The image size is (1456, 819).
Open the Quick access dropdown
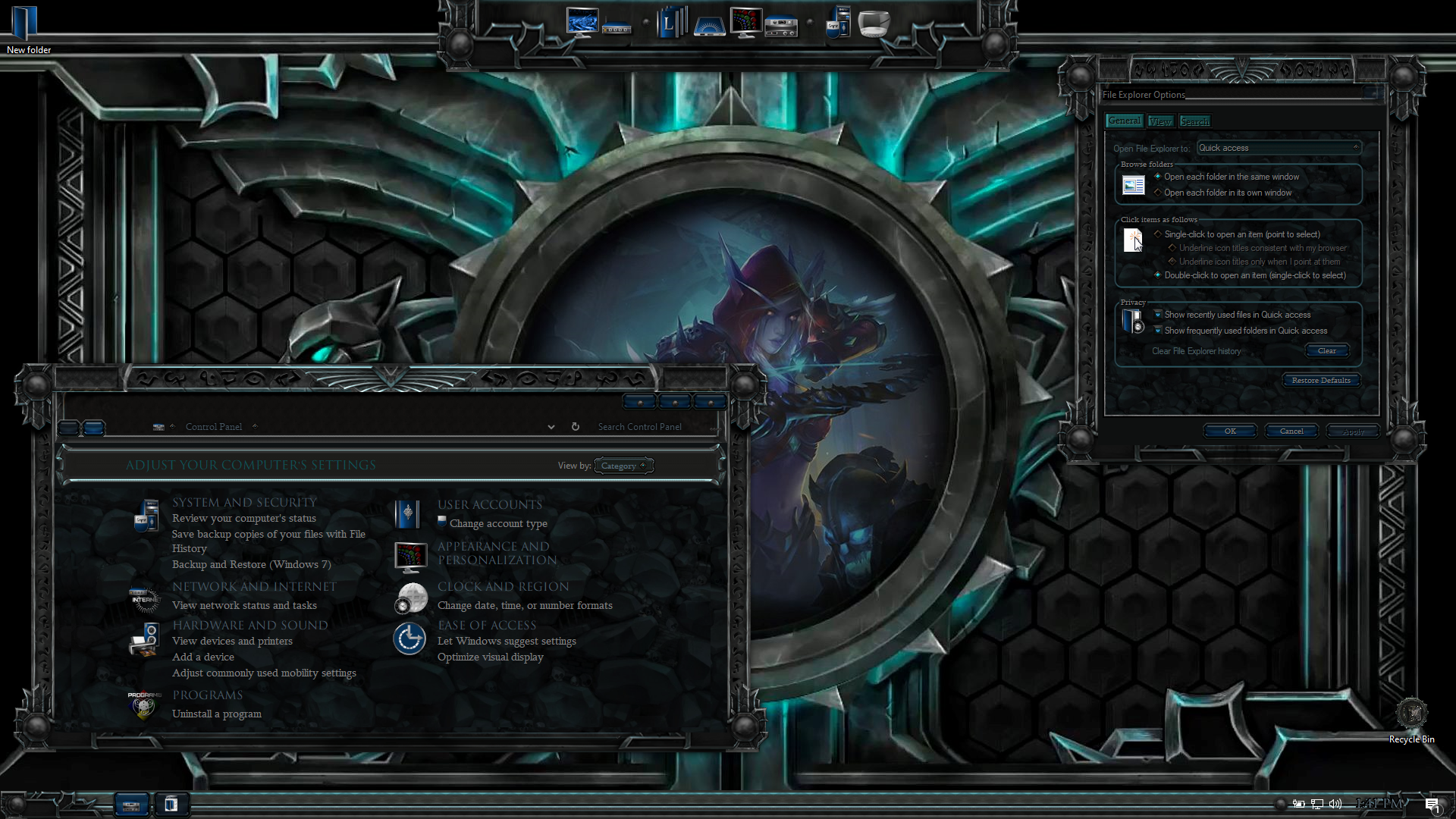point(1279,148)
